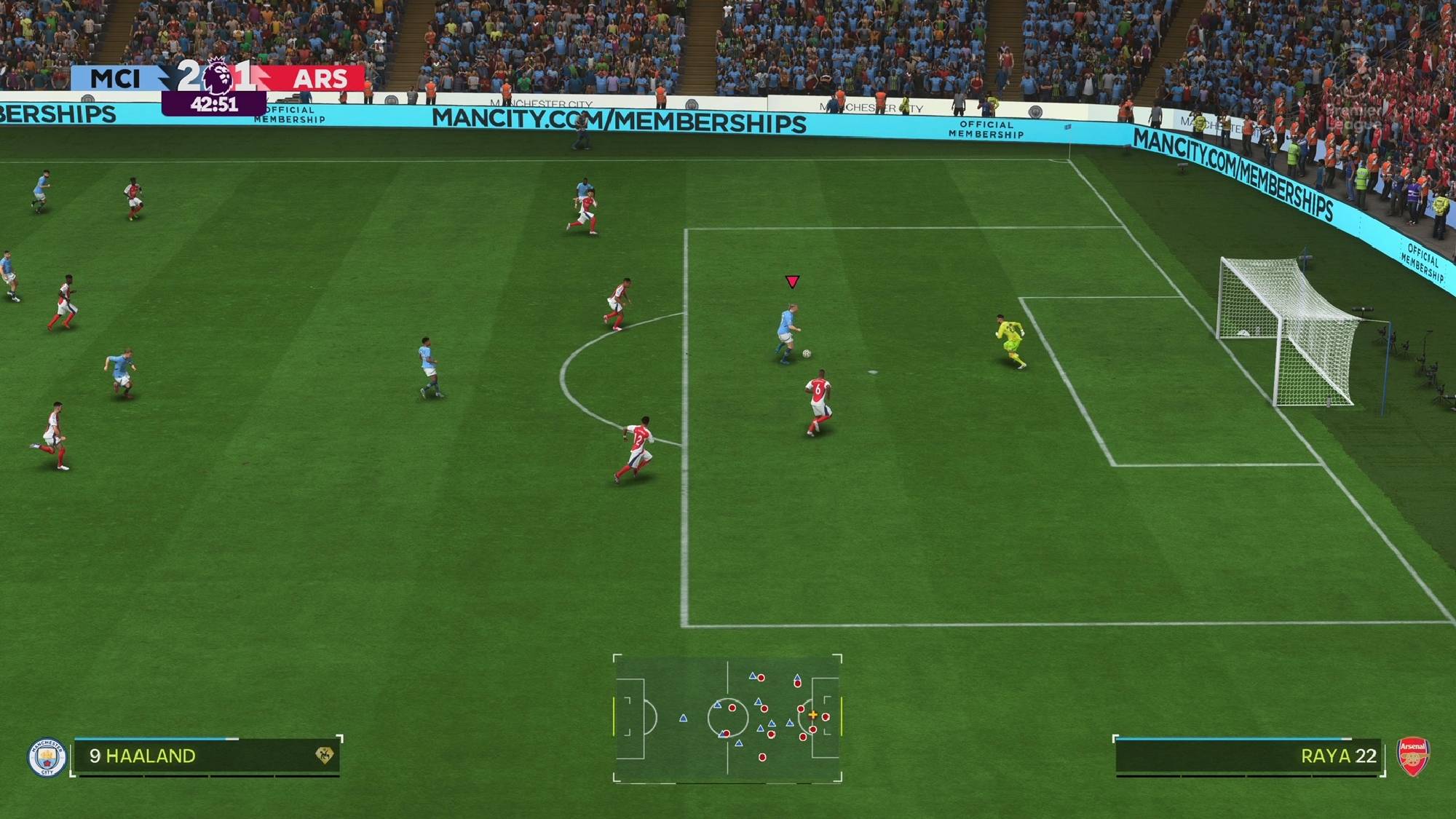Click the Premier League lion logo on scoreboard
1456x819 pixels.
[x=217, y=76]
